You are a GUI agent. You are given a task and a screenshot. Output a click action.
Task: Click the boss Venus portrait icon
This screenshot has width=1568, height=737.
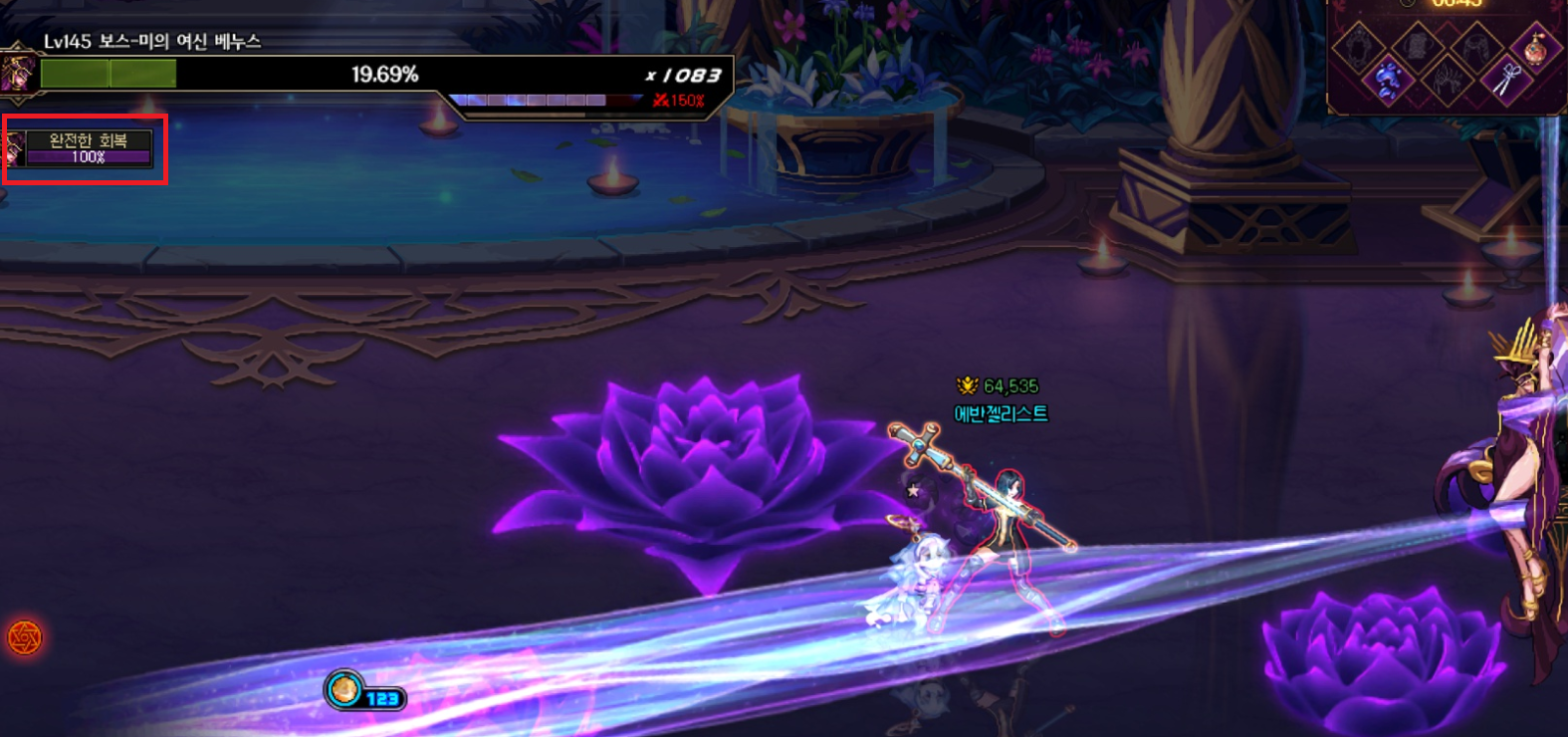[18, 74]
